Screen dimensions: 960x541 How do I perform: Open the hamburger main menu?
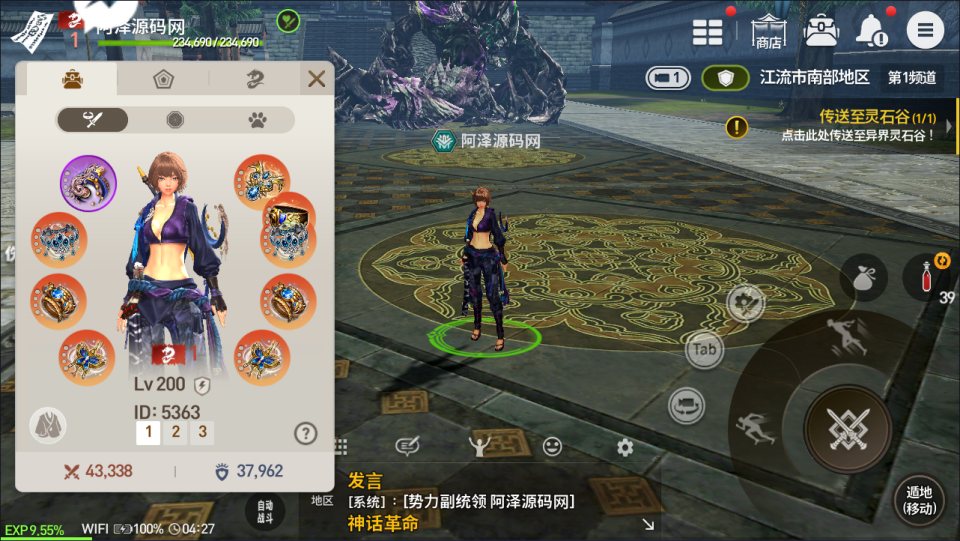pos(925,30)
